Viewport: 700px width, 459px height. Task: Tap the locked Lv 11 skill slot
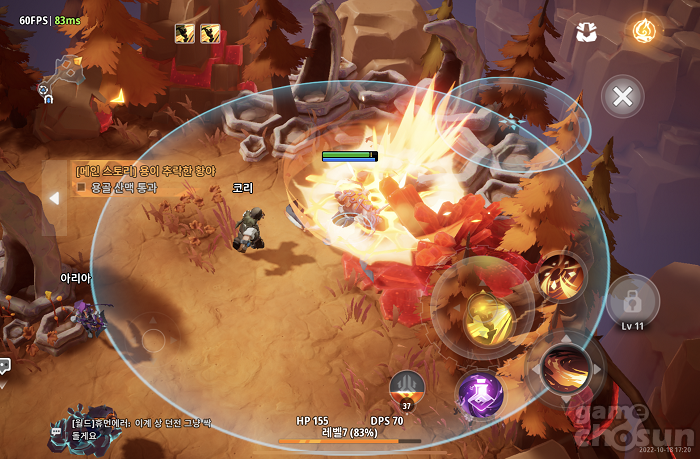pos(632,301)
